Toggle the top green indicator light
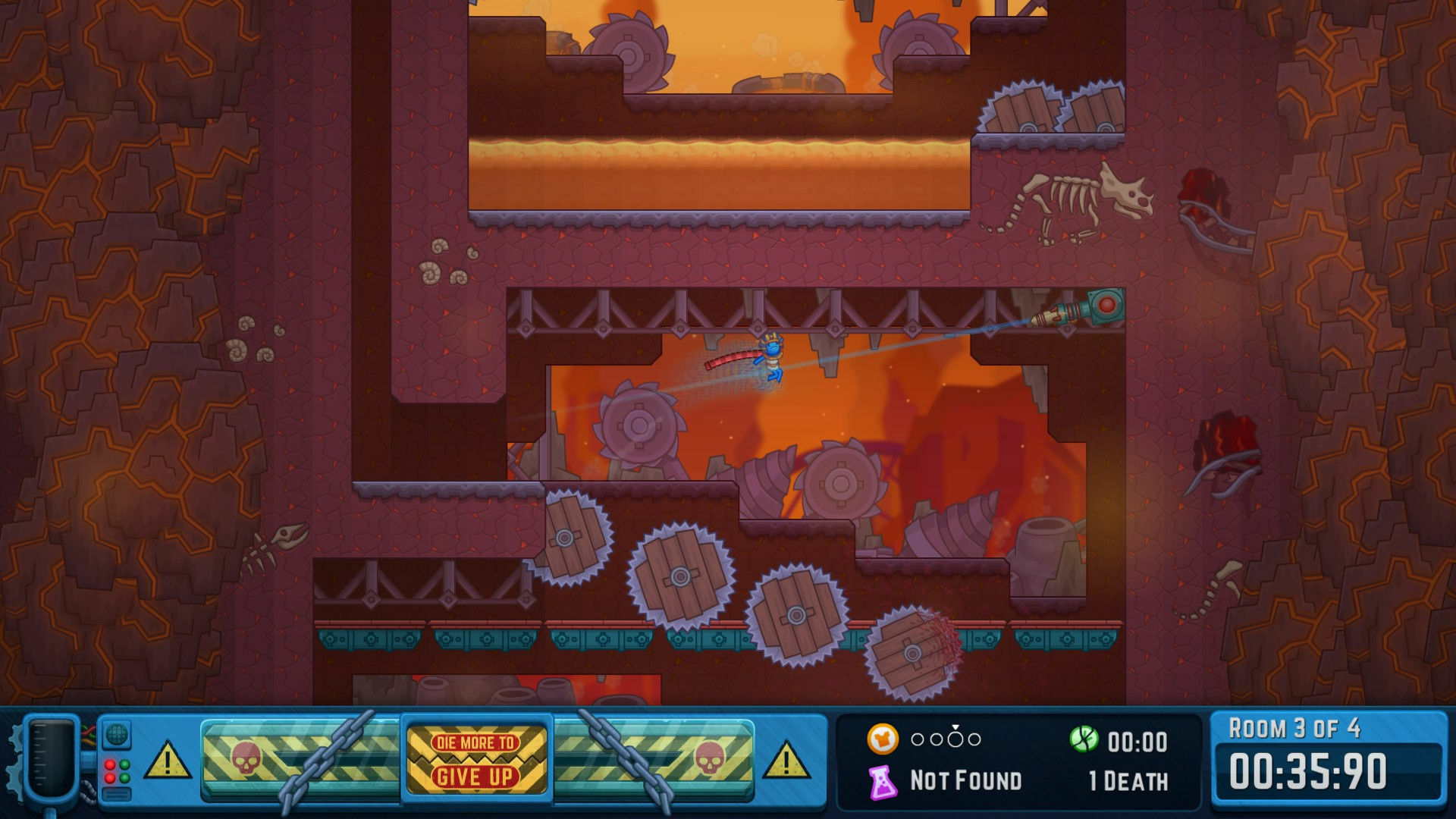The width and height of the screenshot is (1456, 819). point(124,764)
